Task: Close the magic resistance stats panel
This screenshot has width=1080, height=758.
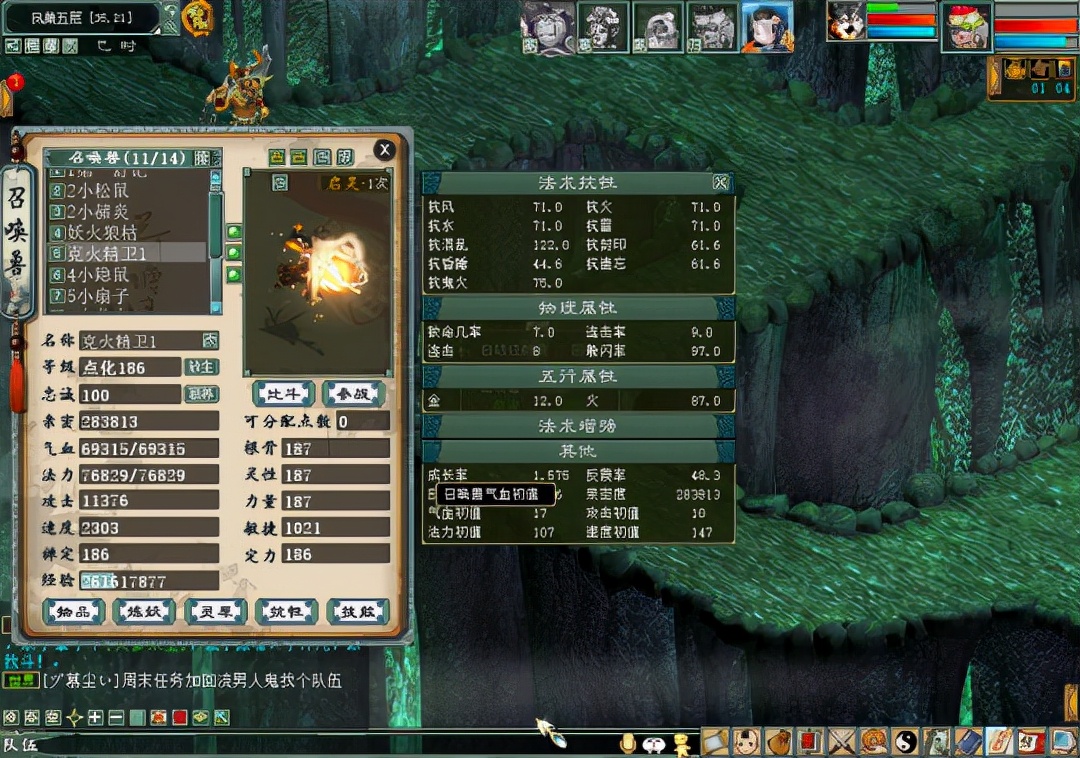Action: [720, 182]
